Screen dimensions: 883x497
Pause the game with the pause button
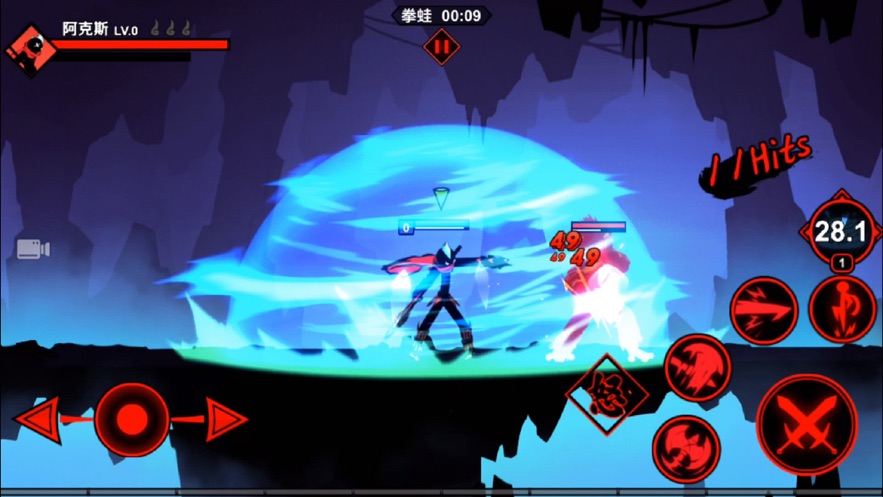[440, 46]
